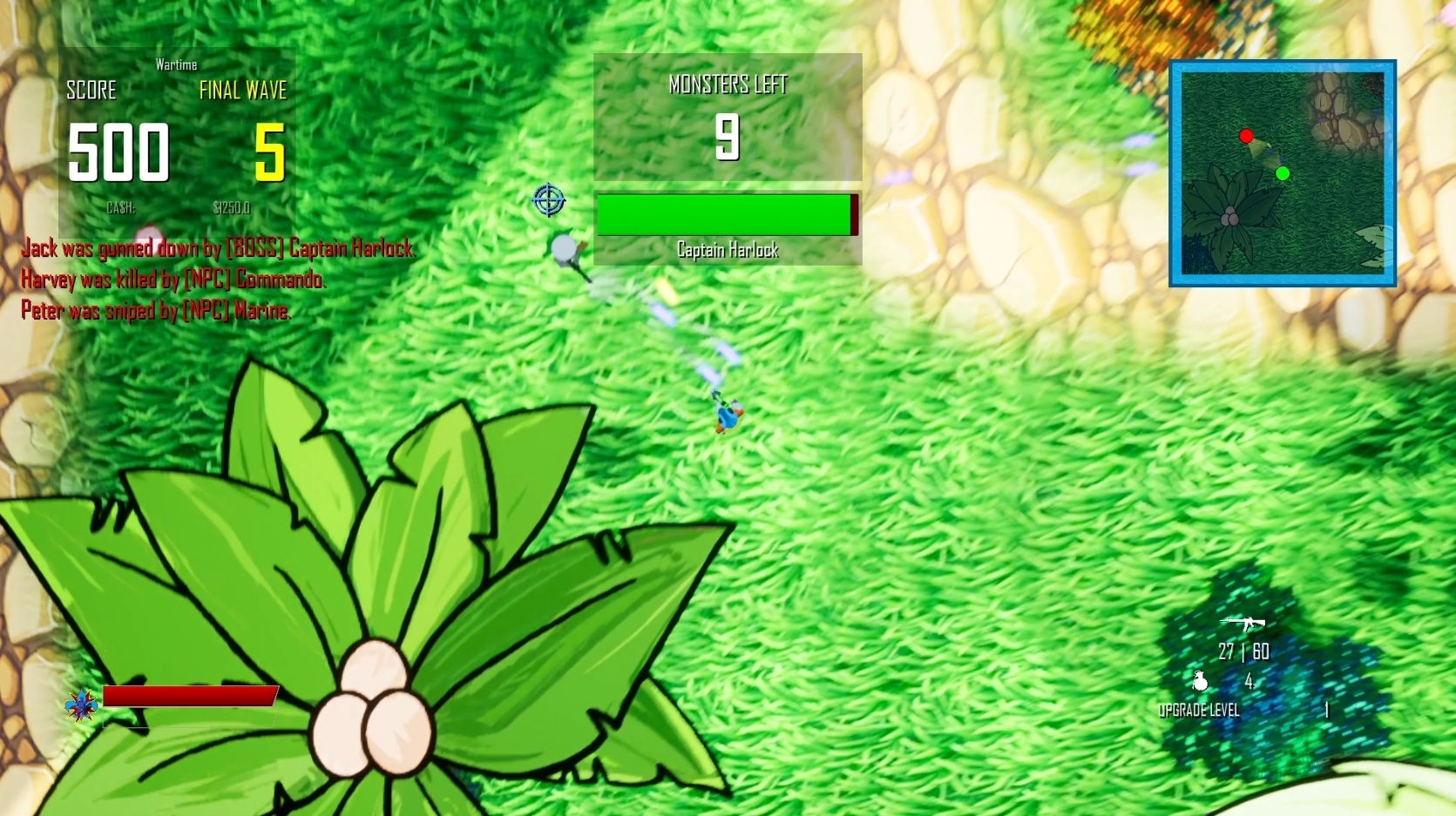Image resolution: width=1456 pixels, height=816 pixels.
Task: Toggle the MONSTERS LEFT counter display
Action: point(728,84)
